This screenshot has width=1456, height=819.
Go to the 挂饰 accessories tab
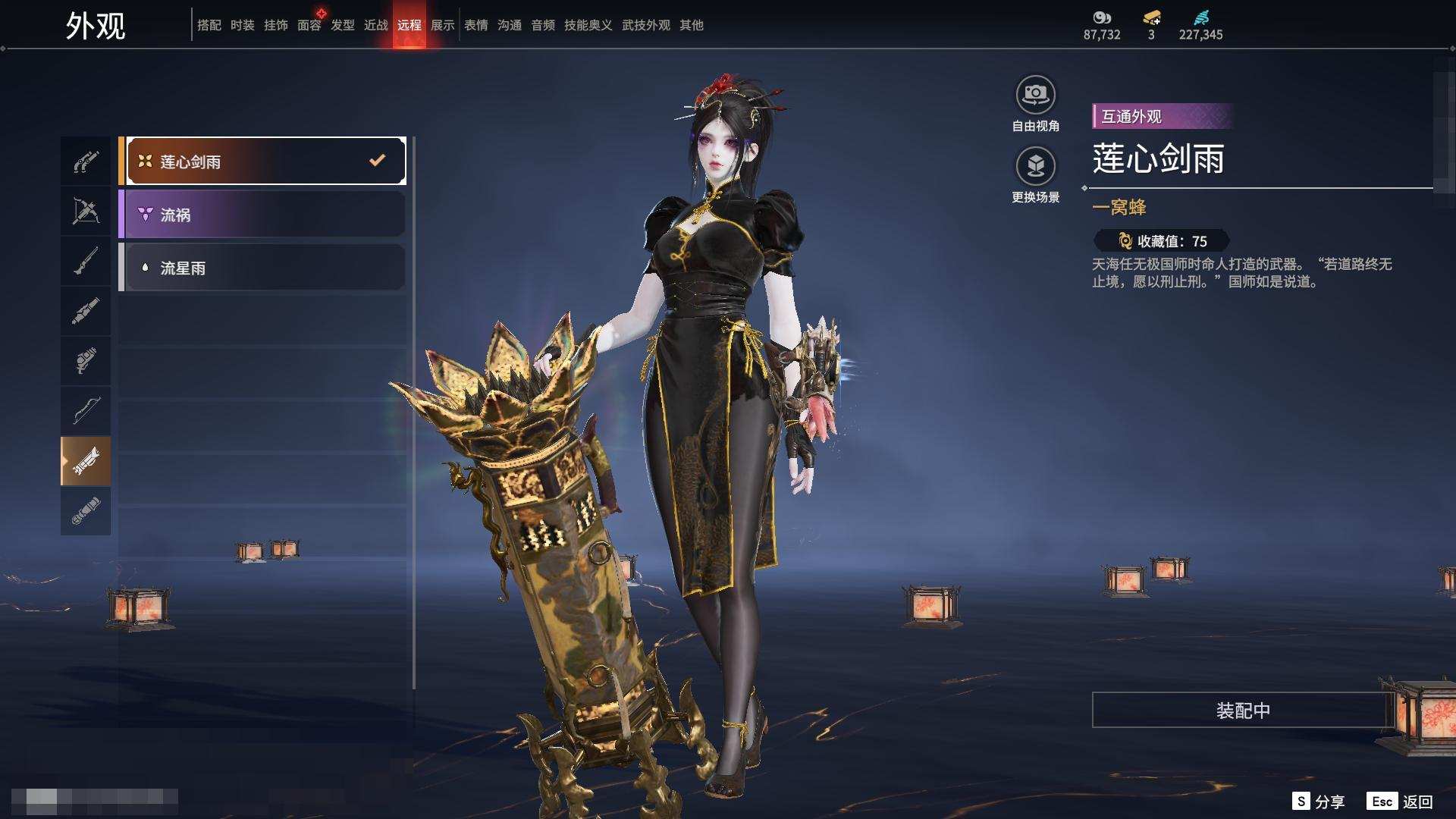276,25
